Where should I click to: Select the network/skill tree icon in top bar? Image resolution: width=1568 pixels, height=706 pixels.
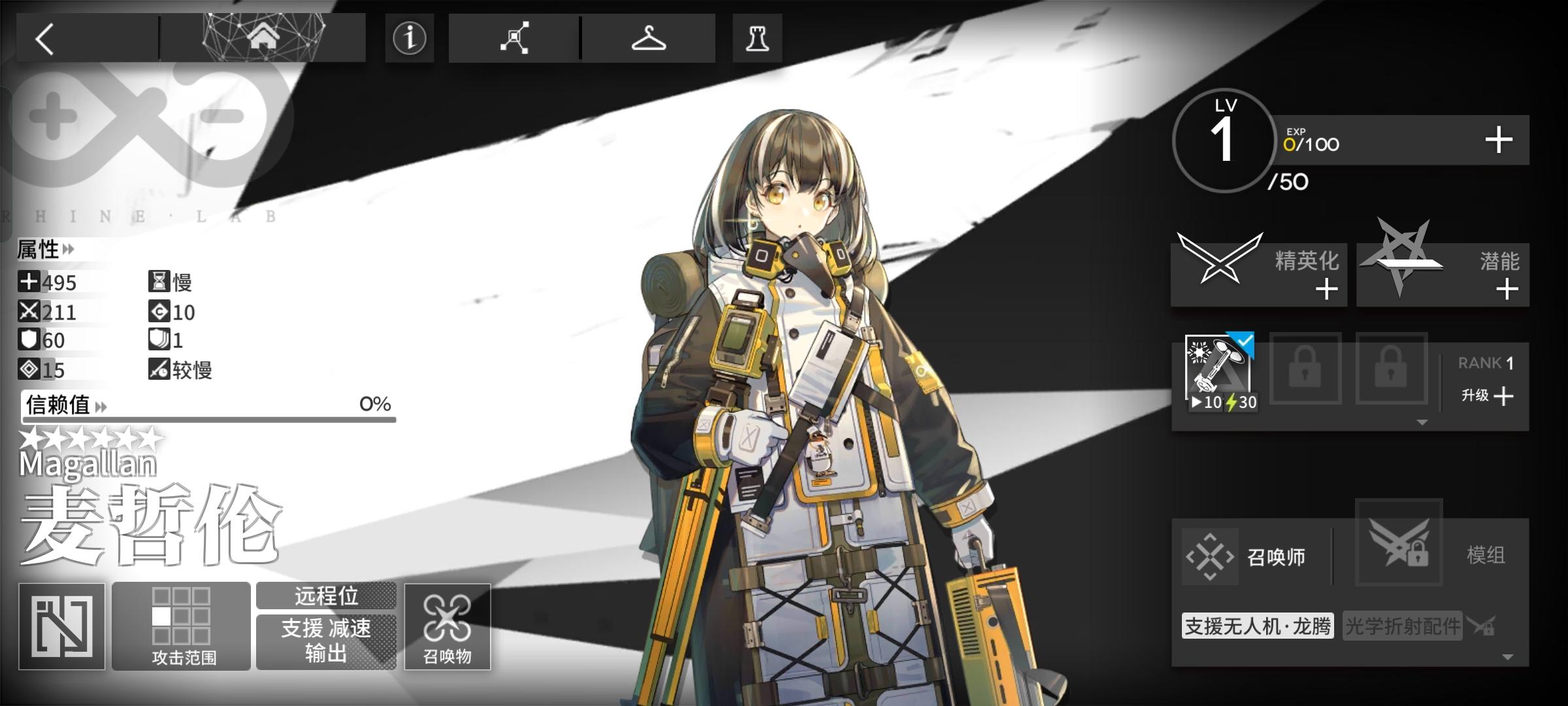pyautogui.click(x=515, y=37)
